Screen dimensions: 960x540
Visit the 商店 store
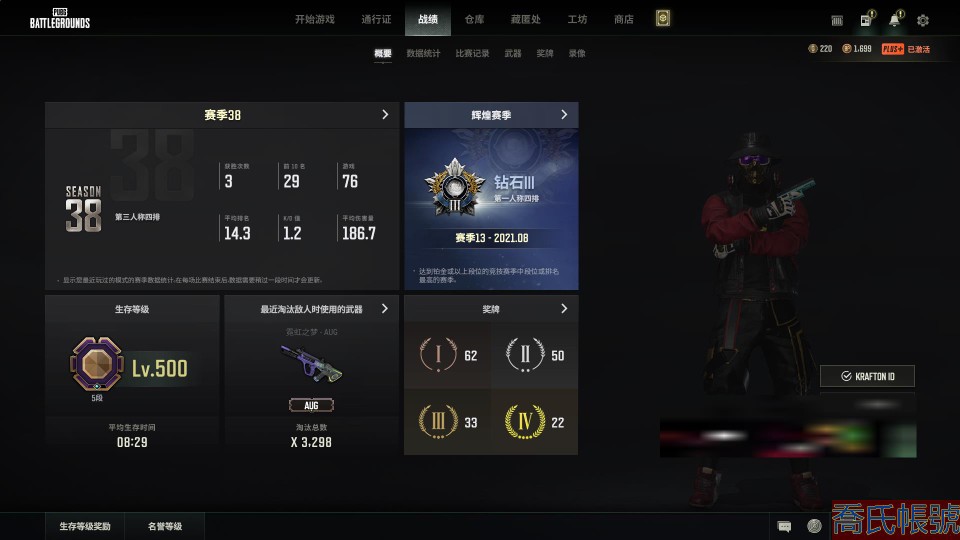click(624, 19)
